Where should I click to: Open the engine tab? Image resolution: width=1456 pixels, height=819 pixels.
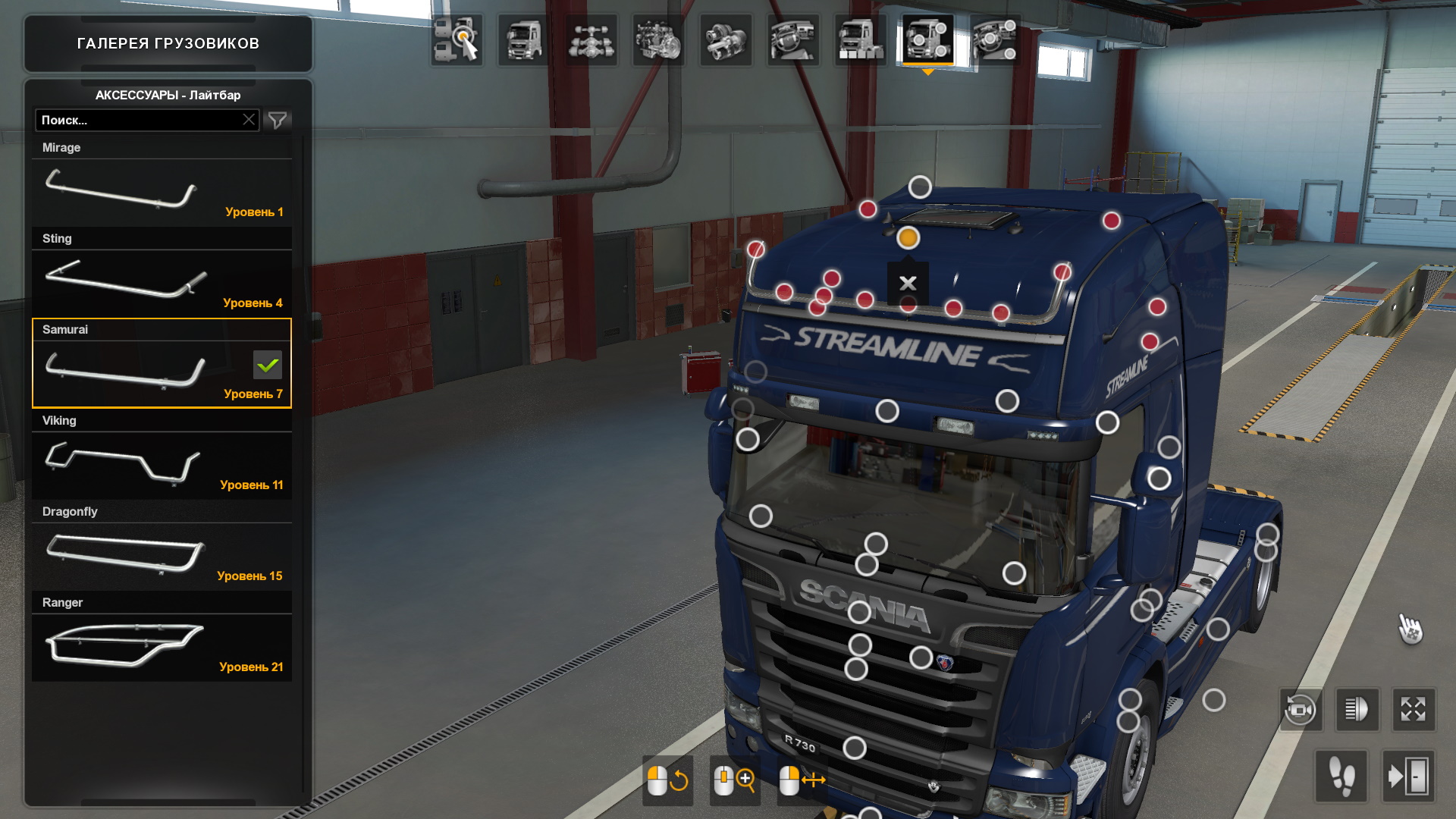[658, 39]
